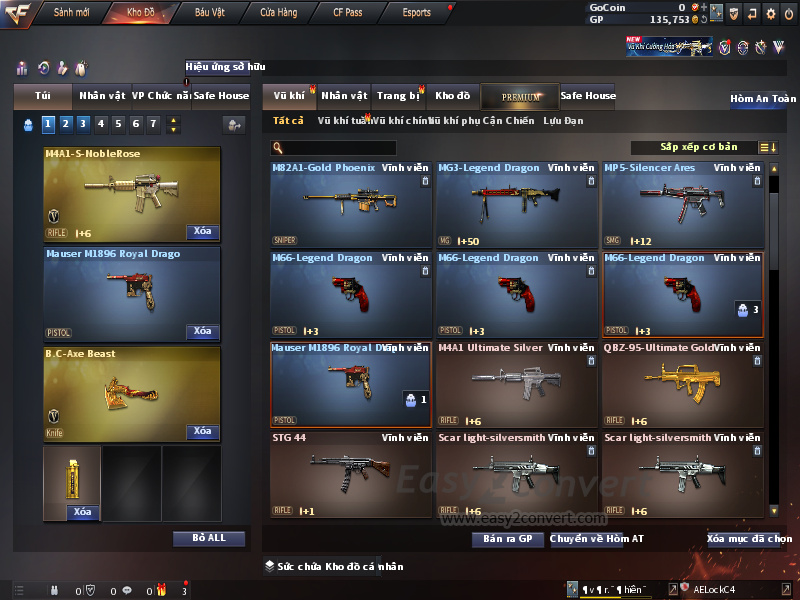Open the Cửa Hàng shop
The width and height of the screenshot is (800, 600).
tap(278, 13)
